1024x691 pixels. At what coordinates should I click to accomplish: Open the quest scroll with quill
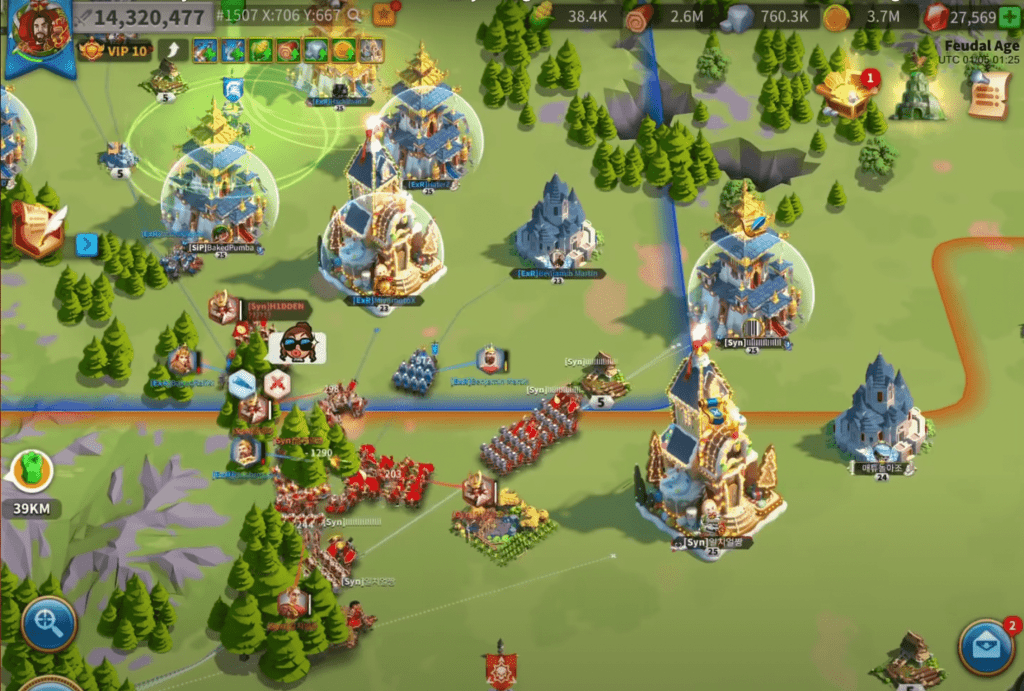[x=38, y=229]
